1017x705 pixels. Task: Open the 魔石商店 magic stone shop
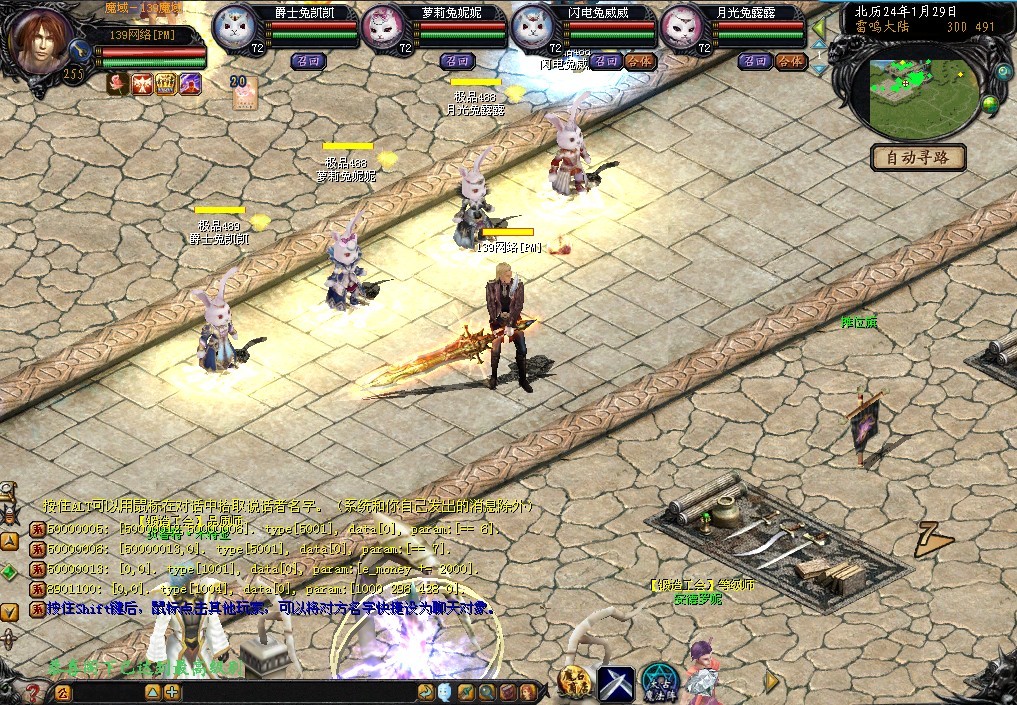(574, 684)
